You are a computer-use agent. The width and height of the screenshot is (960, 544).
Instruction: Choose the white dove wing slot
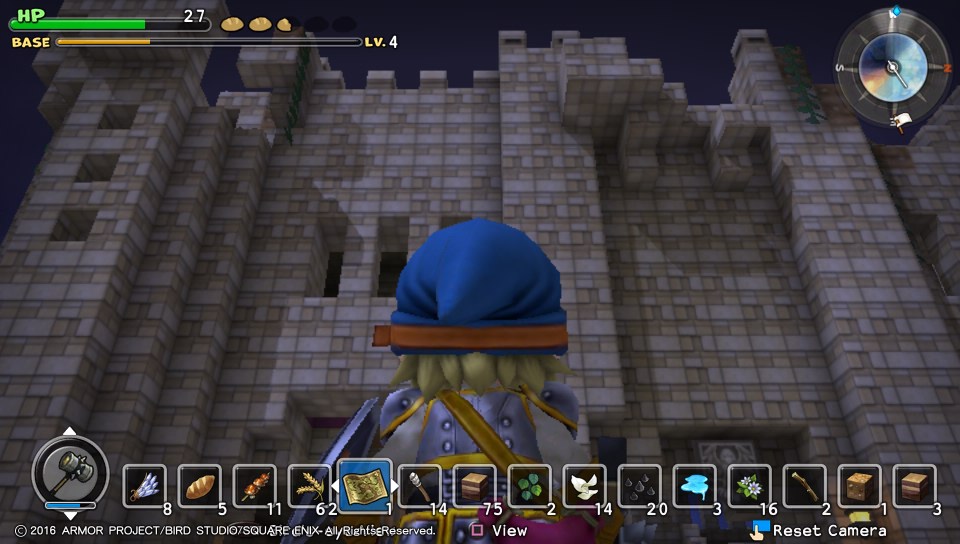[585, 487]
